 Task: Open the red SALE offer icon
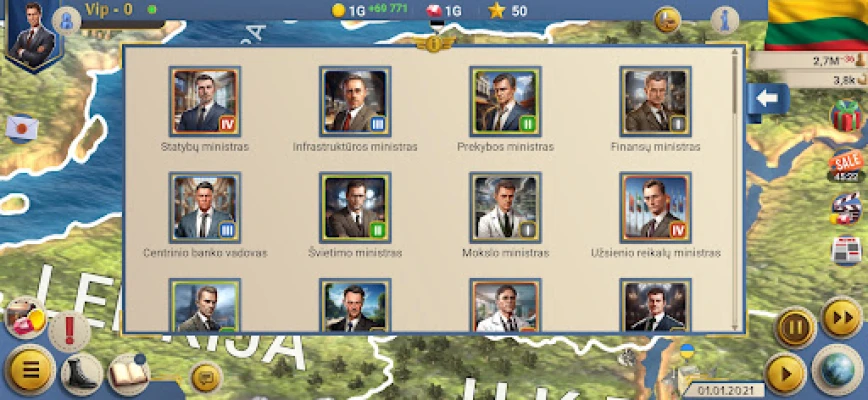click(x=846, y=165)
